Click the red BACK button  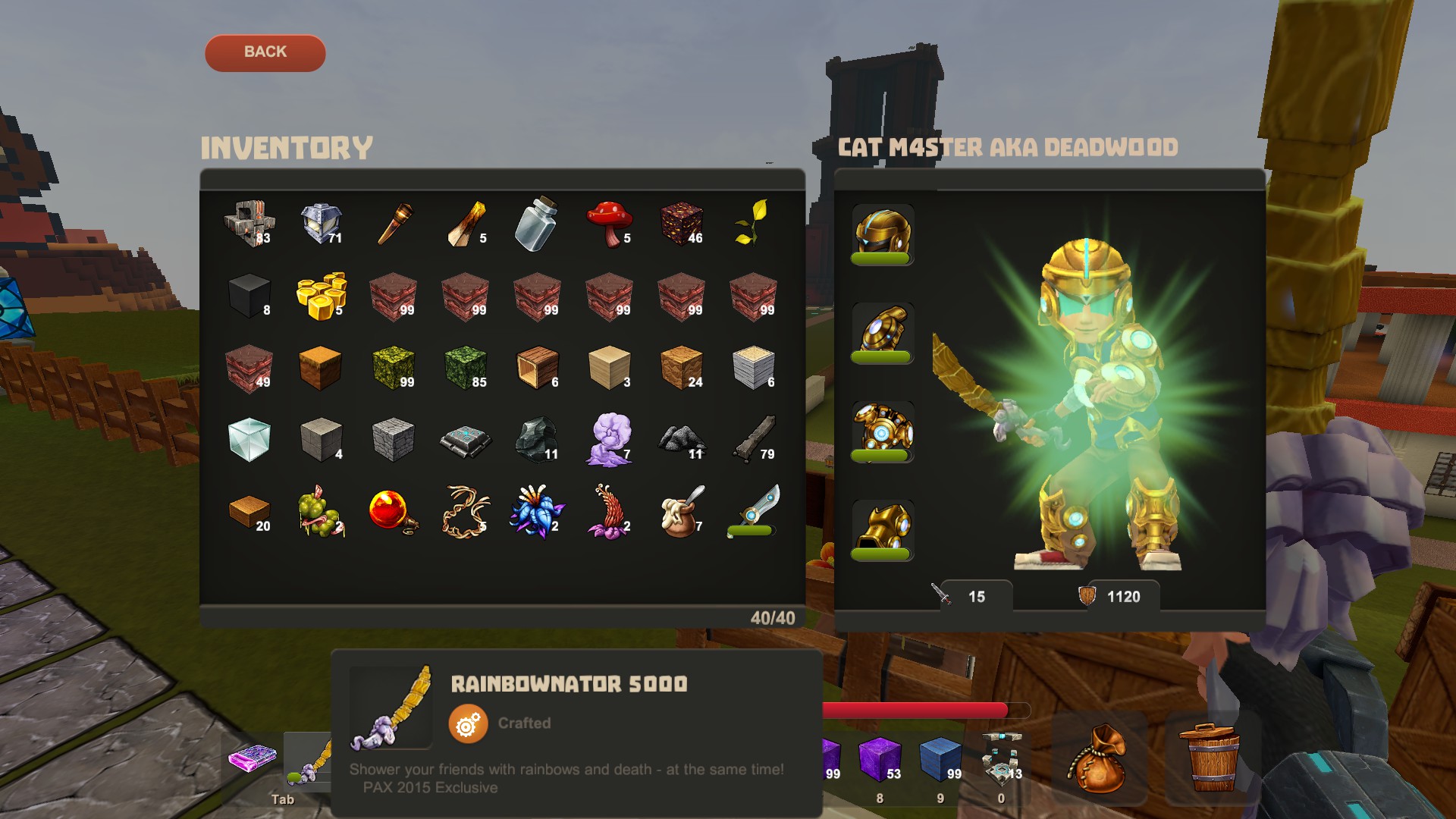265,52
